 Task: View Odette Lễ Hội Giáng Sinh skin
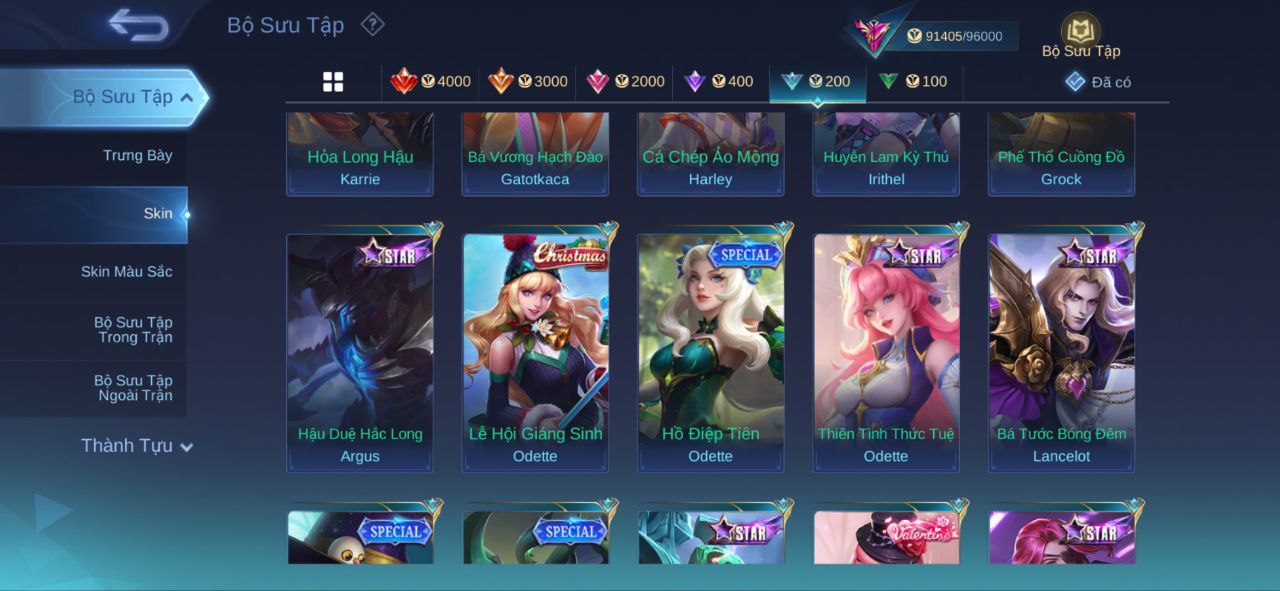[535, 352]
